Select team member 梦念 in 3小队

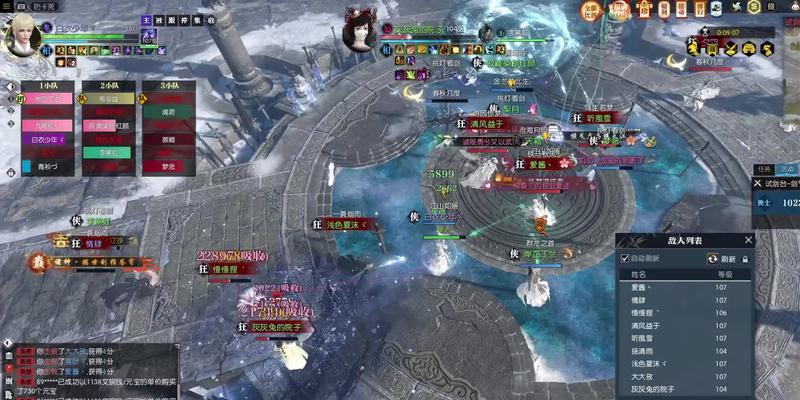pyautogui.click(x=167, y=166)
